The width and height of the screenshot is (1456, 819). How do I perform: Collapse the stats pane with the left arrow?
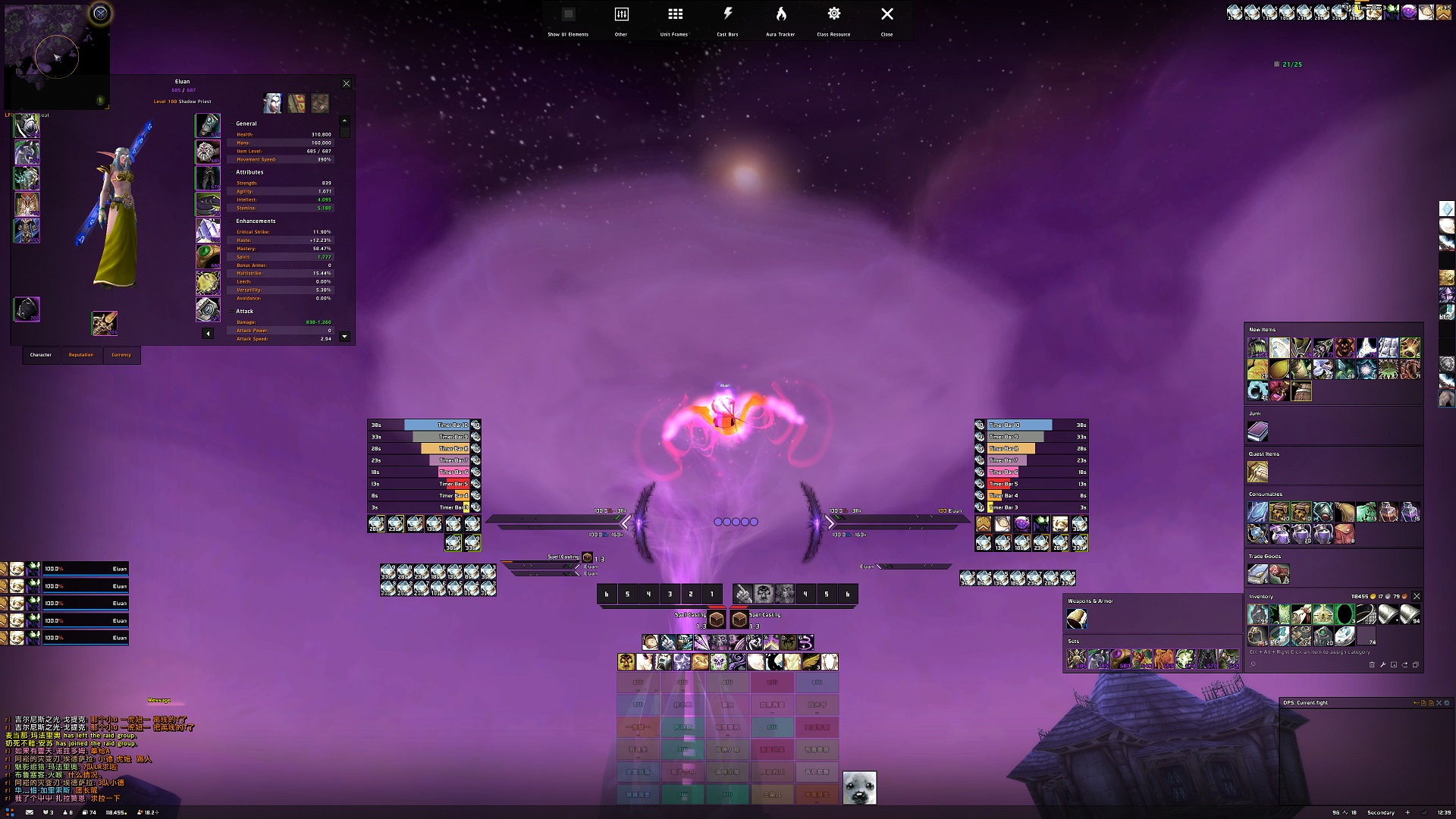click(x=208, y=334)
